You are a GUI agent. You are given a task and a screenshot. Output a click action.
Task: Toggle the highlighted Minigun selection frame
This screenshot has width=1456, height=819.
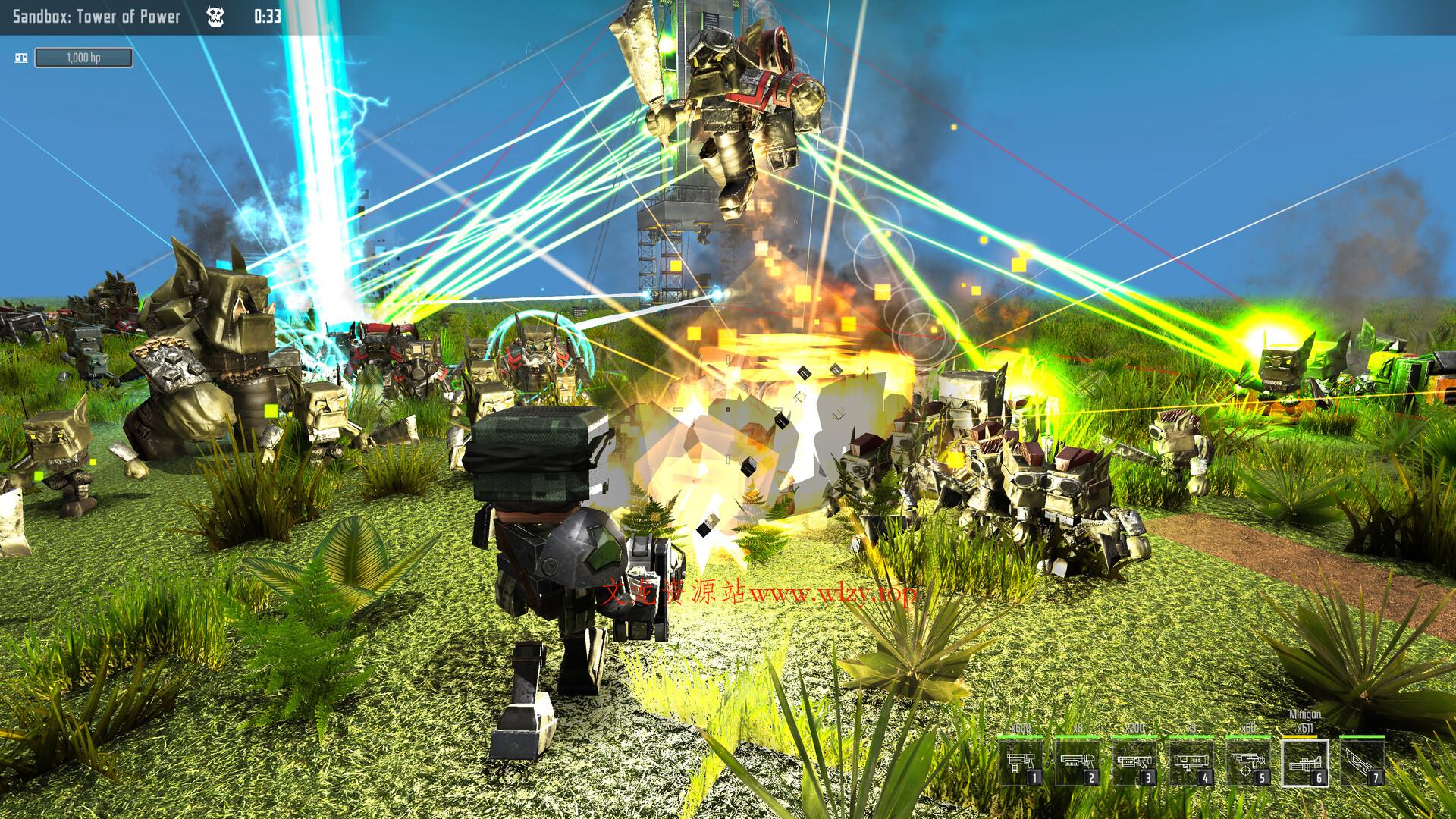click(x=1305, y=762)
